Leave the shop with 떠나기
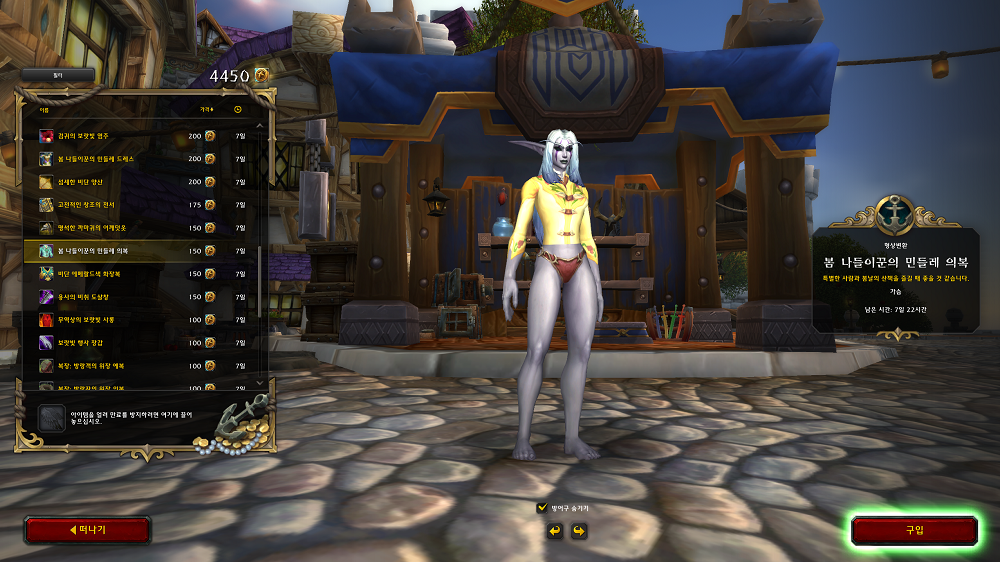The width and height of the screenshot is (1000, 562). click(87, 530)
